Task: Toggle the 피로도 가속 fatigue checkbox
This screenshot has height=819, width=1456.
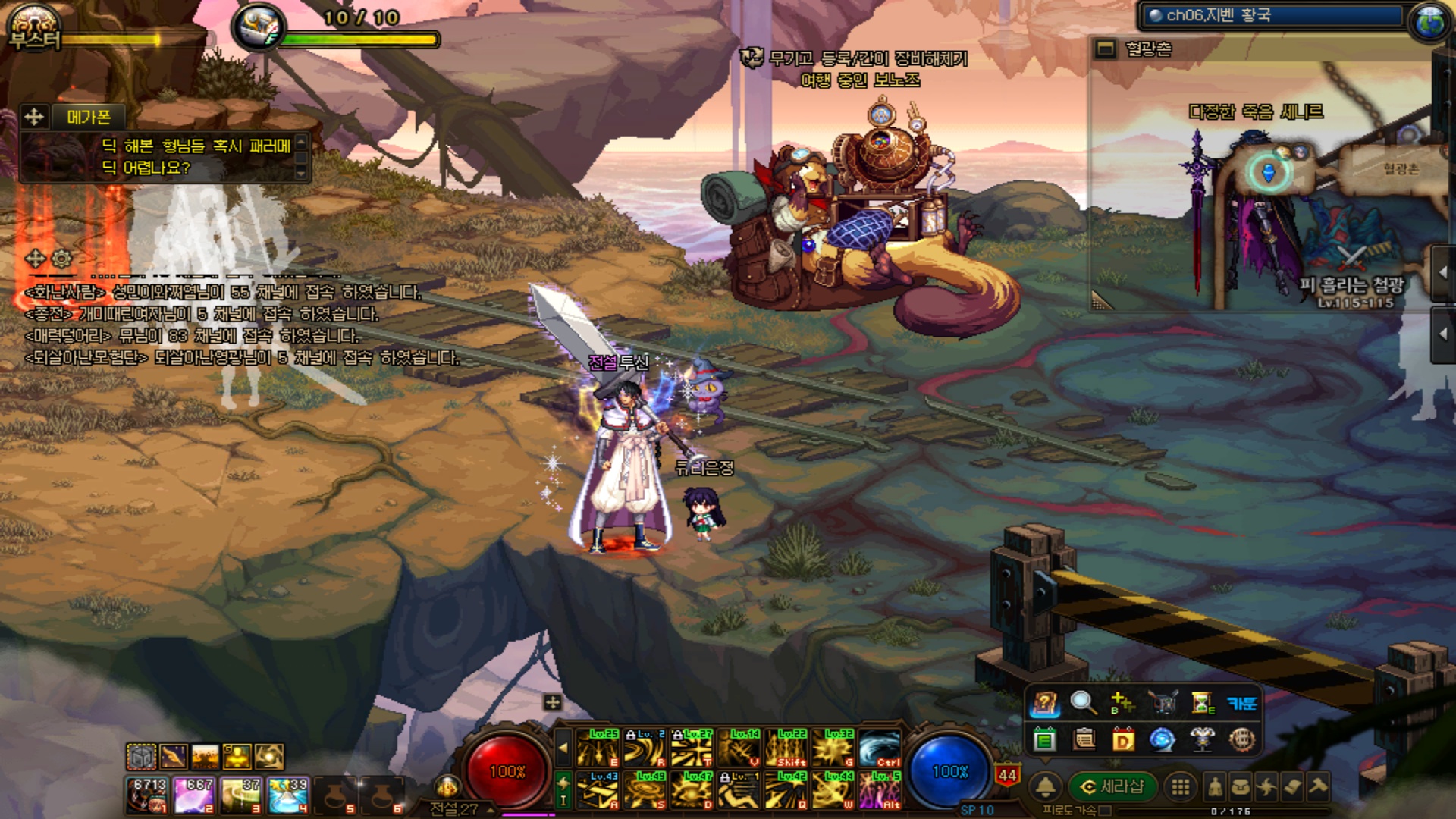Action: click(1105, 811)
